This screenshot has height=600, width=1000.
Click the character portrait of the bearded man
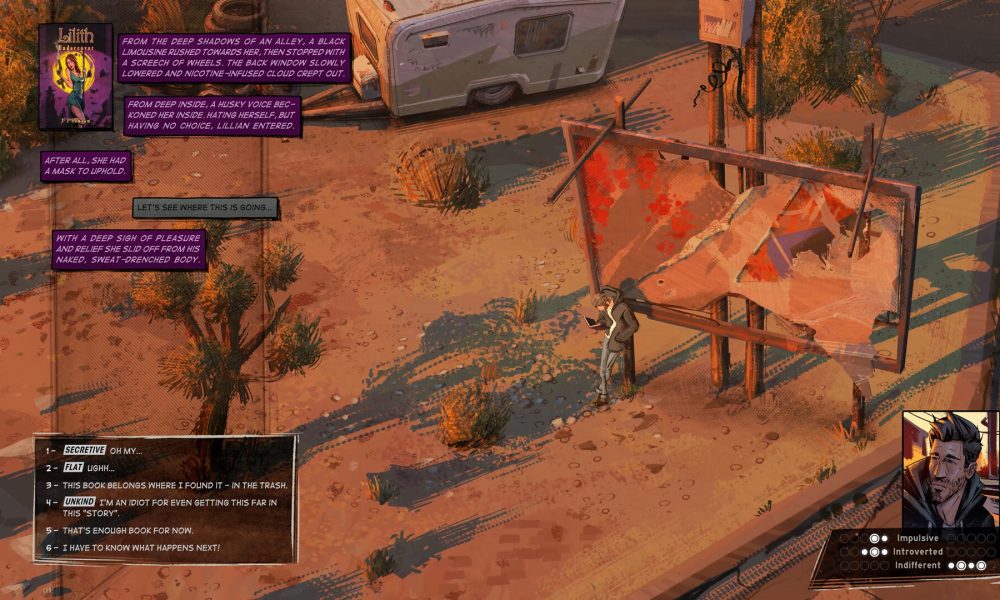(950, 469)
